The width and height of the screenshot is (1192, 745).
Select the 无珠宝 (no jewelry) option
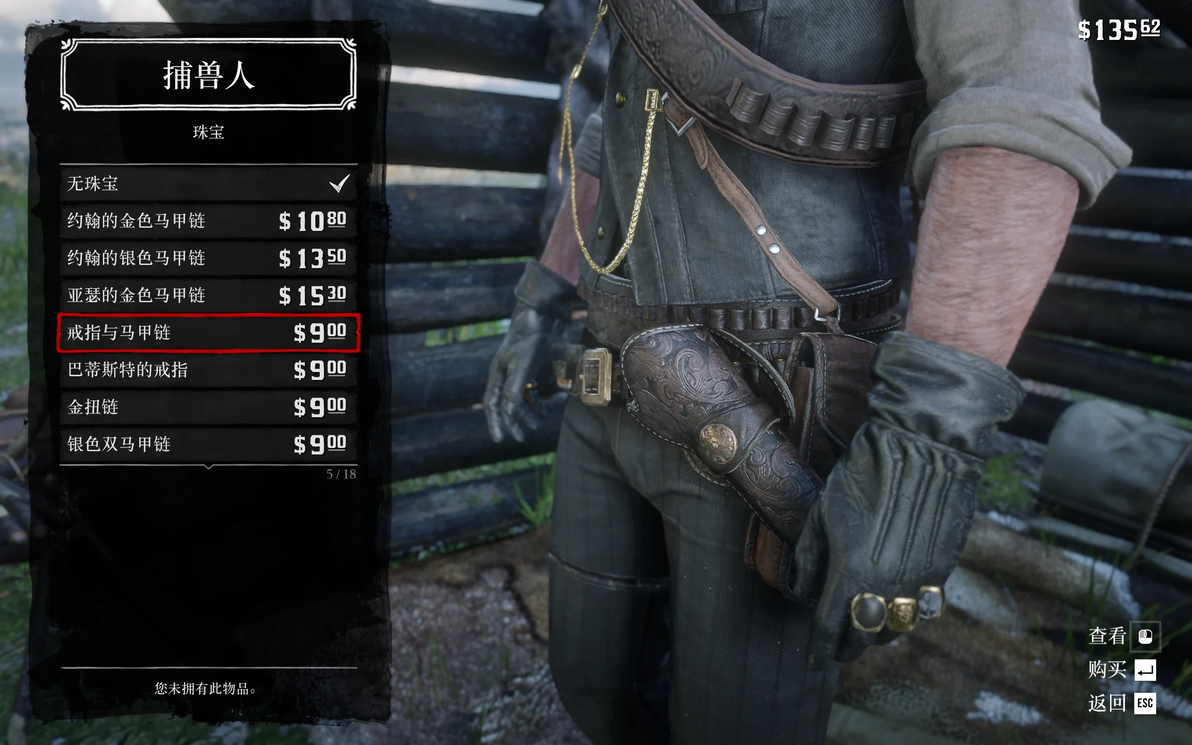[x=208, y=184]
